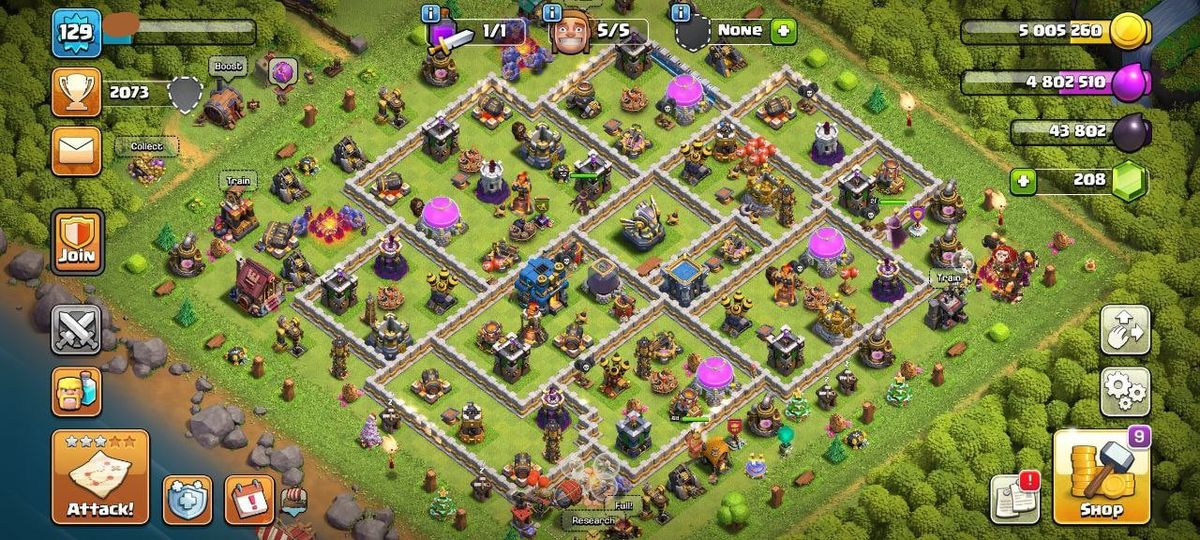
Task: Open the army training barbarian button
Action: [77, 390]
